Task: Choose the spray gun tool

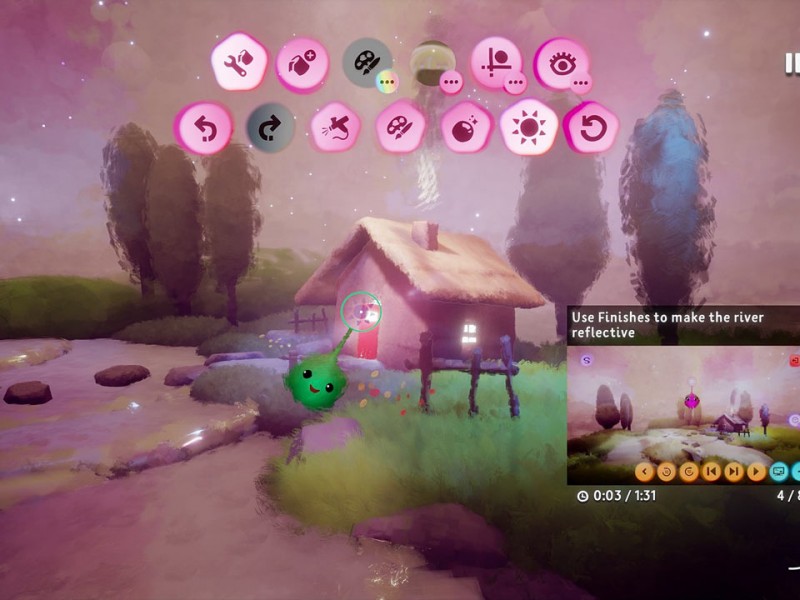Action: click(336, 129)
